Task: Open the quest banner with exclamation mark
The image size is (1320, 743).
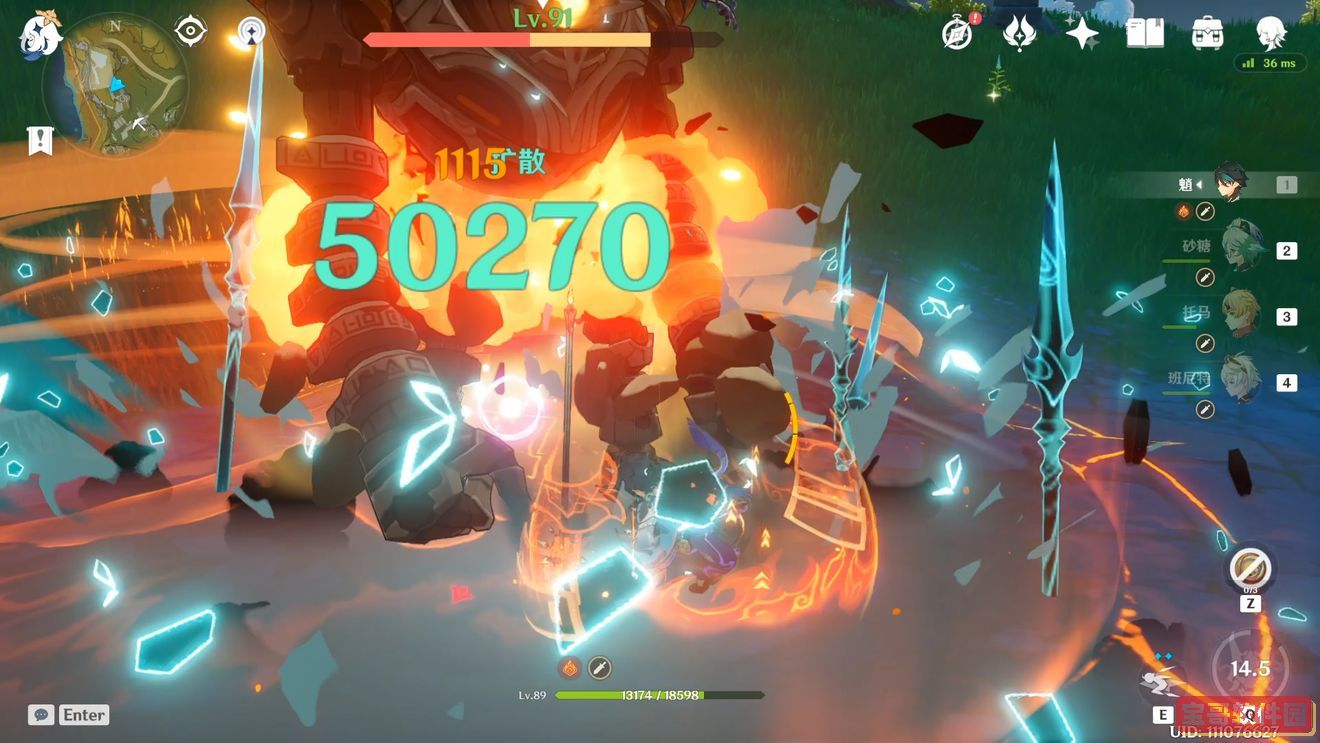Action: [x=40, y=141]
